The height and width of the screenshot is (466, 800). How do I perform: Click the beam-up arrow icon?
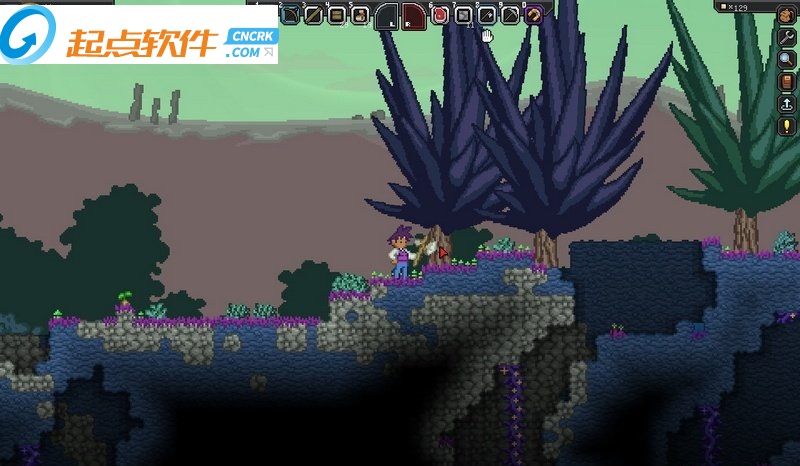tap(786, 103)
